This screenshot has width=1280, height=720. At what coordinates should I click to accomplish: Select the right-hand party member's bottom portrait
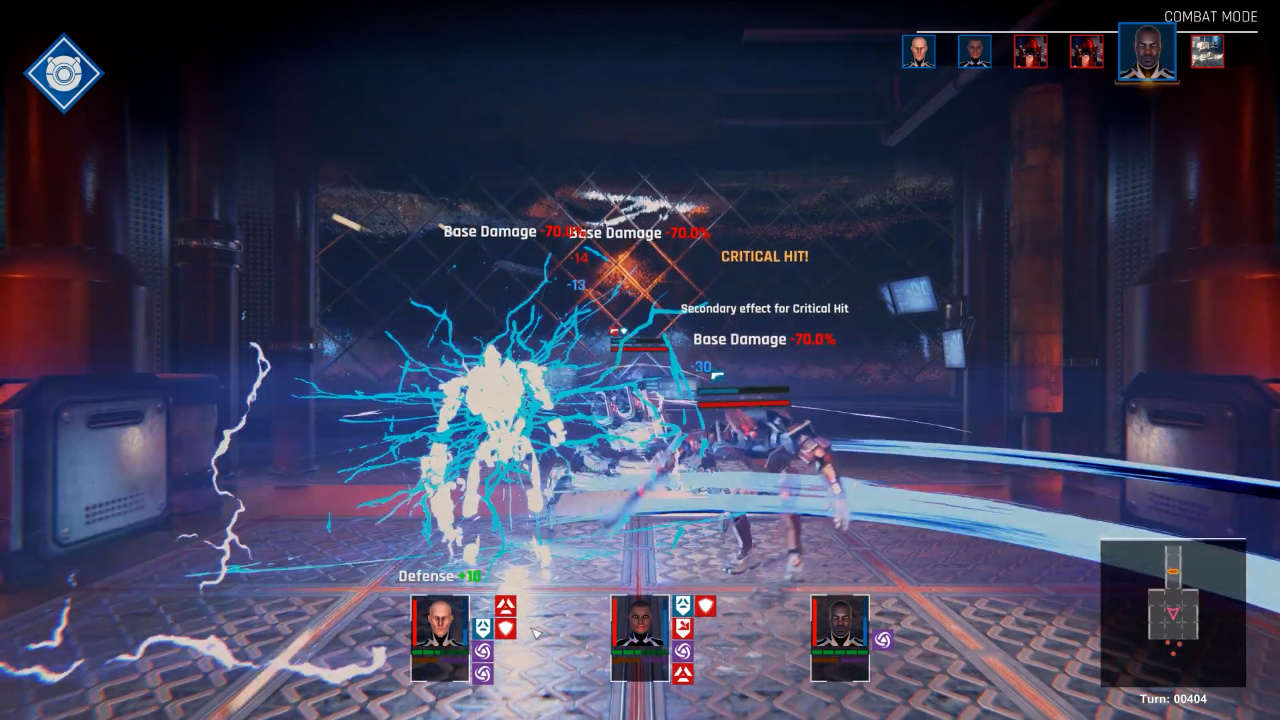[840, 638]
